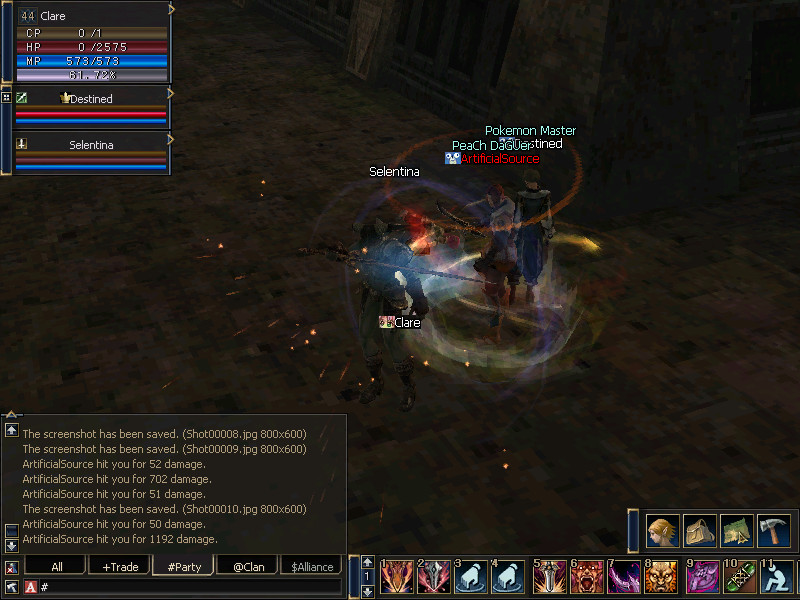Switch to the next hotbar page
The image size is (800, 600).
(x=368, y=591)
